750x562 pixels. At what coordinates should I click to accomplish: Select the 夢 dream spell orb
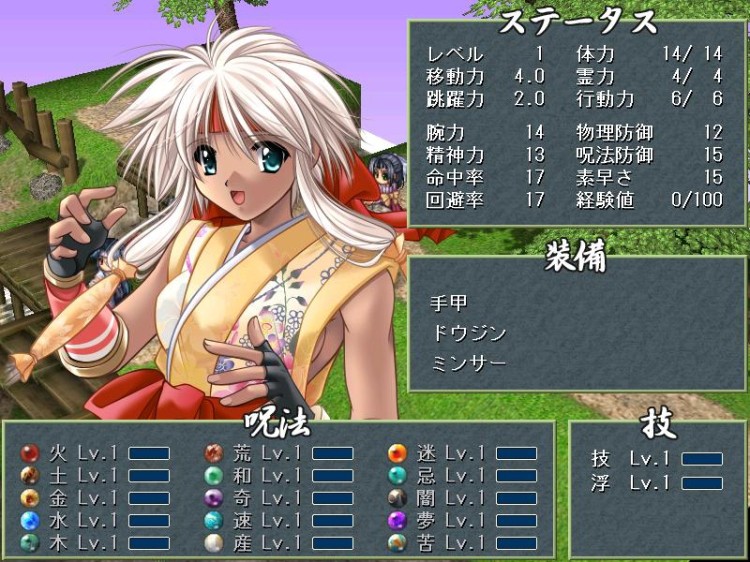(397, 520)
